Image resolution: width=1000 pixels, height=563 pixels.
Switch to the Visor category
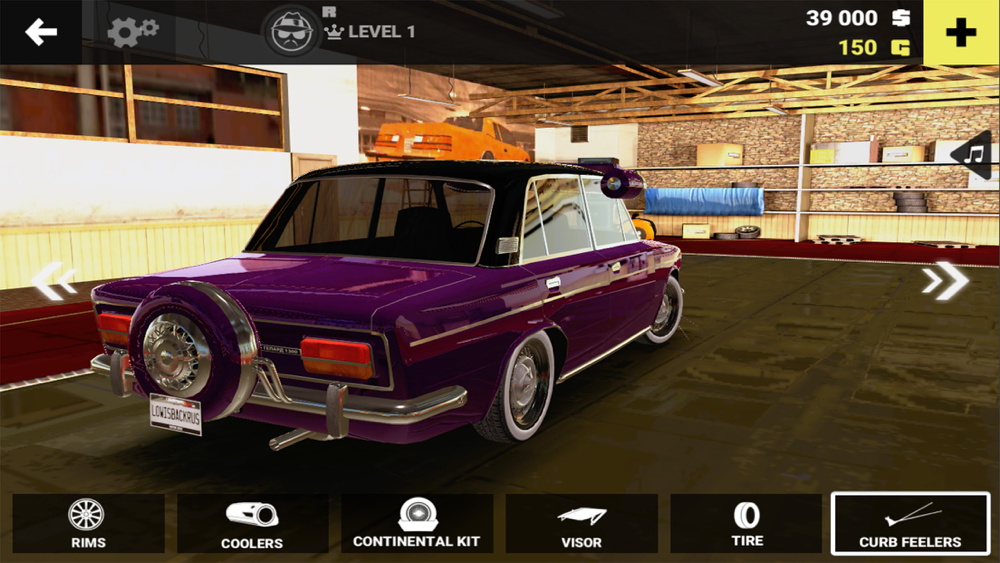coord(581,524)
